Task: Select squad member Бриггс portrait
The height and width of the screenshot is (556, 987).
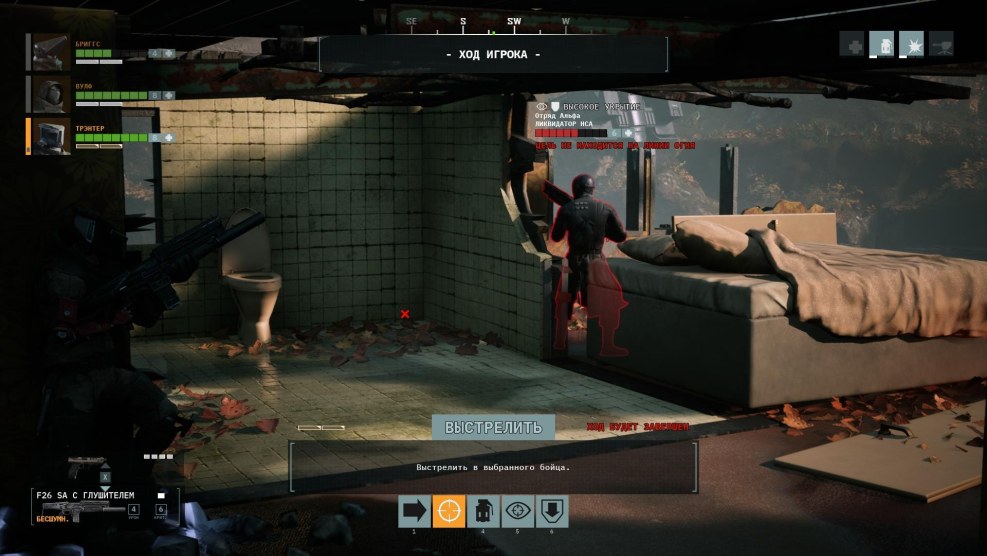Action: 48,51
